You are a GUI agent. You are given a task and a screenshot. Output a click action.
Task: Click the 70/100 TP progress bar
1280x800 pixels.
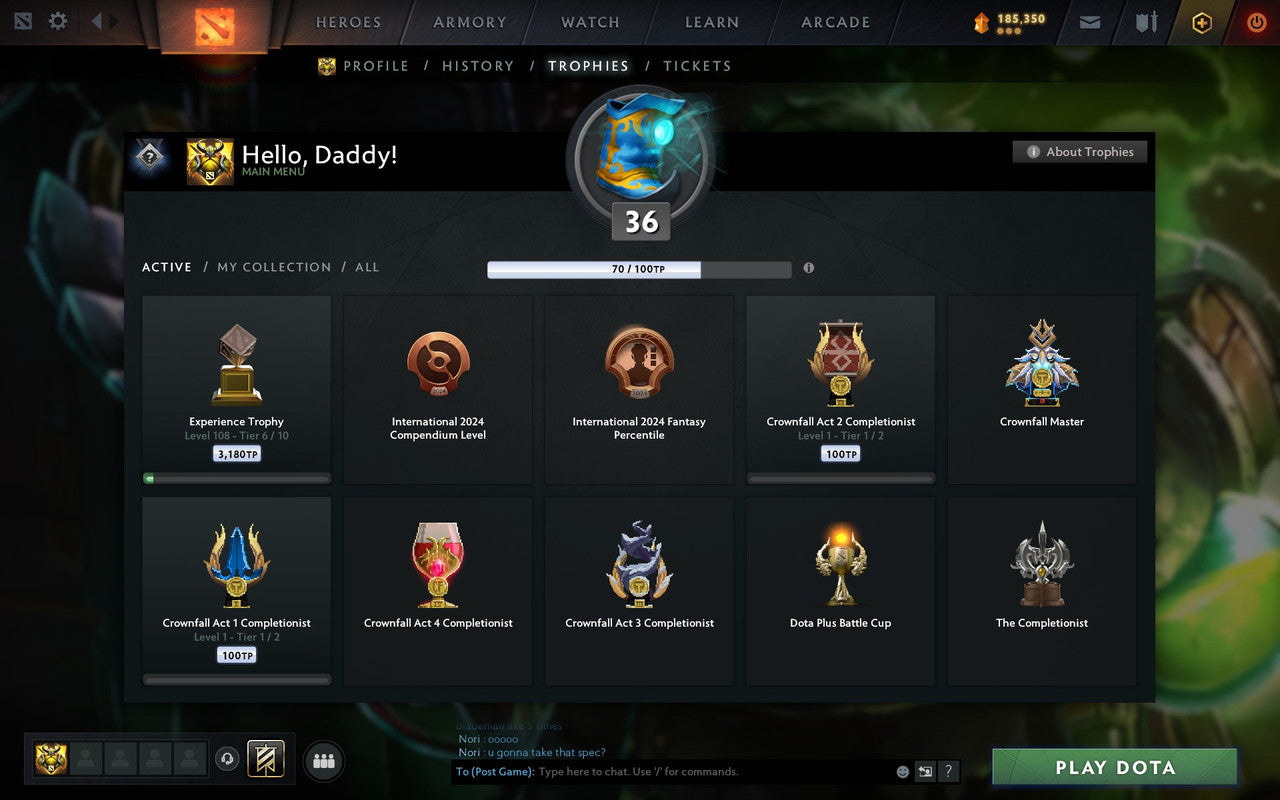coord(639,269)
